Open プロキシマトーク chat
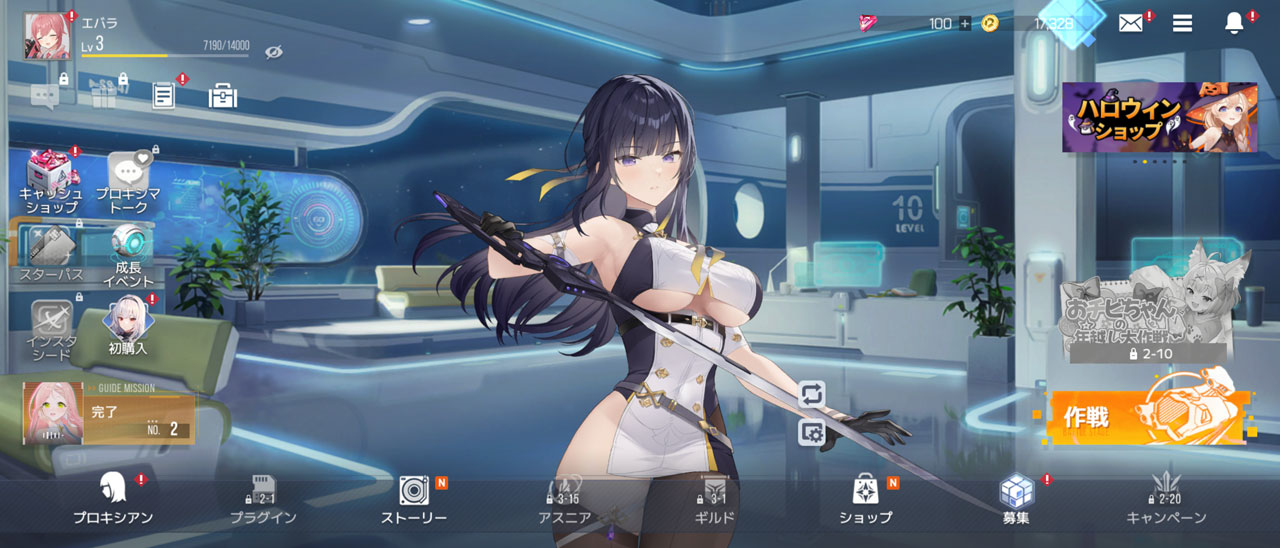 tap(129, 183)
